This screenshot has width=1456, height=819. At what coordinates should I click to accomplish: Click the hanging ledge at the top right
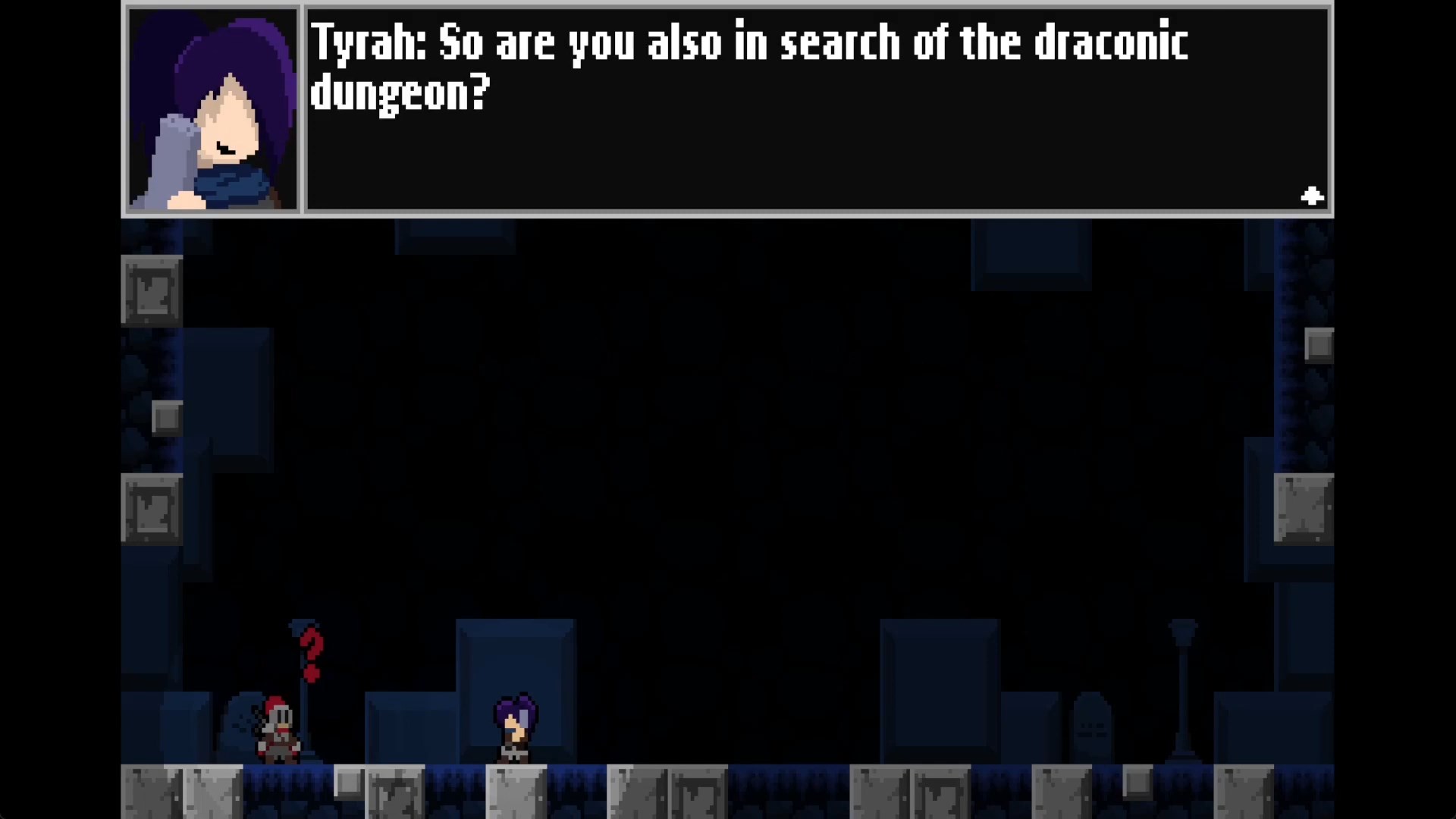[1031, 254]
